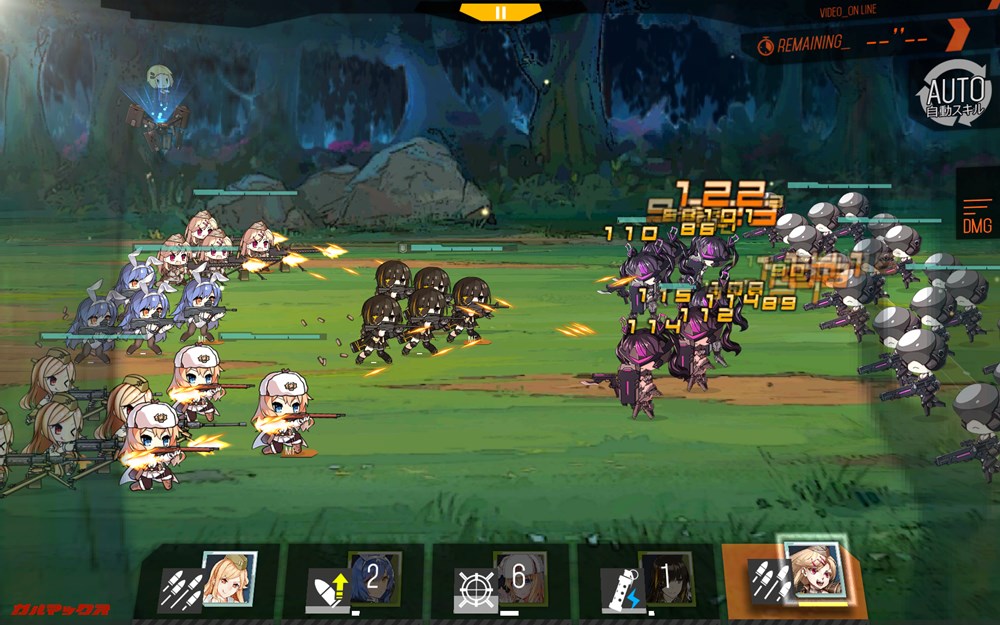Use the blue-haired doll's skill with cooldown 2
The width and height of the screenshot is (1000, 625).
pos(355,581)
